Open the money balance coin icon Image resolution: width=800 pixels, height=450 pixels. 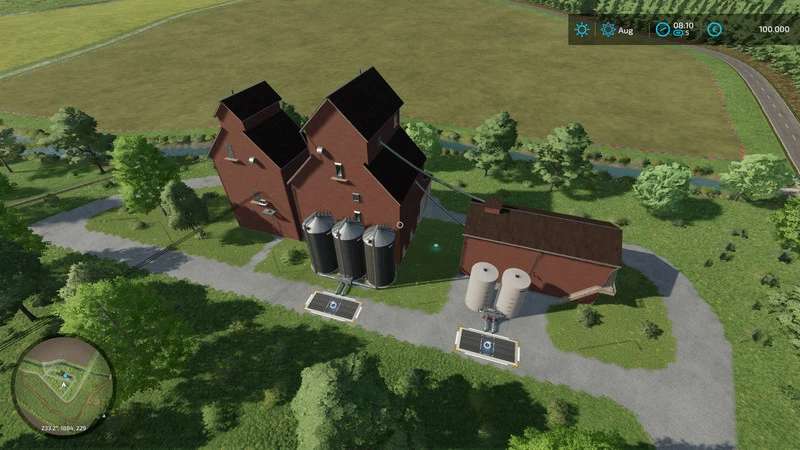[x=714, y=30]
